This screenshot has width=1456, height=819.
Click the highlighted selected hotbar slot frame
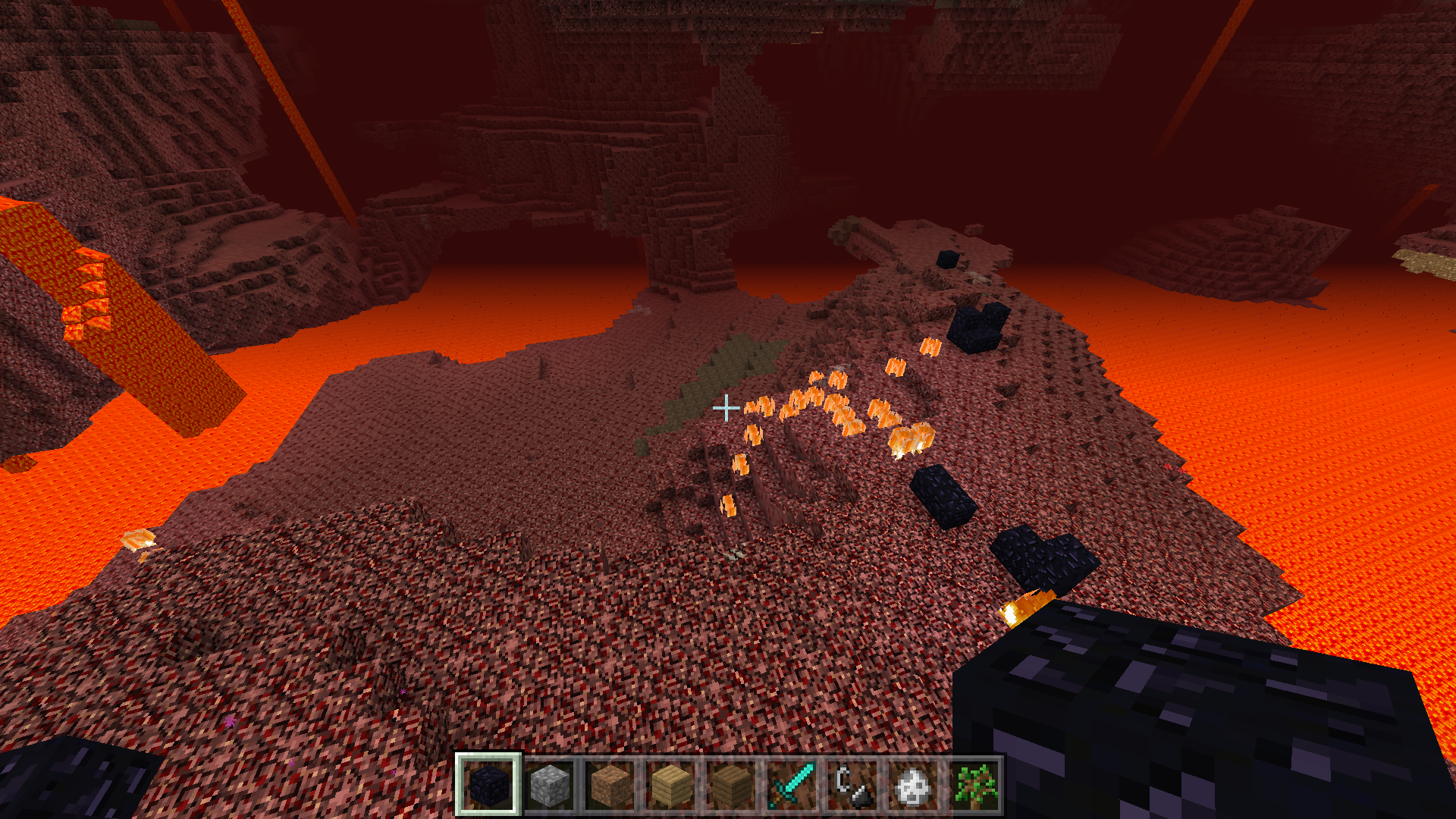pos(489,785)
